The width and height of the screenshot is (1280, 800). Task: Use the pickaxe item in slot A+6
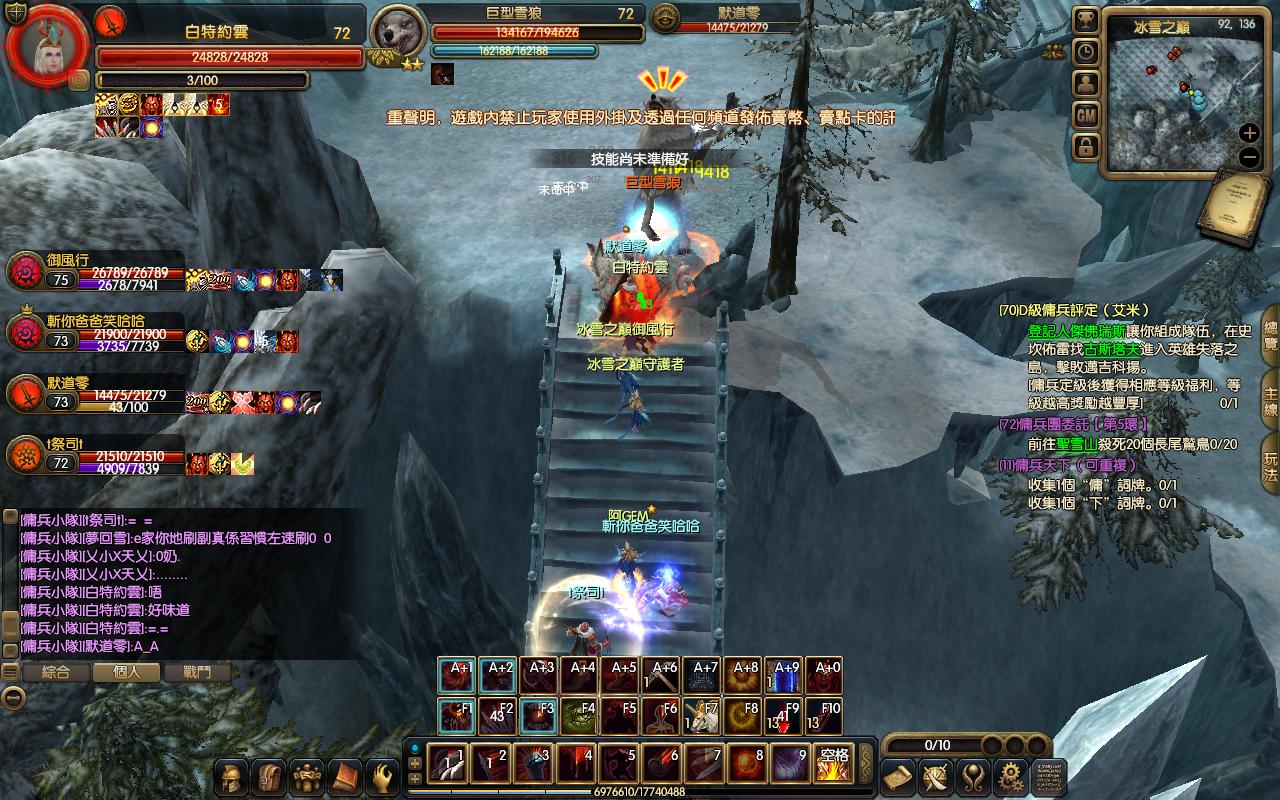coord(662,677)
